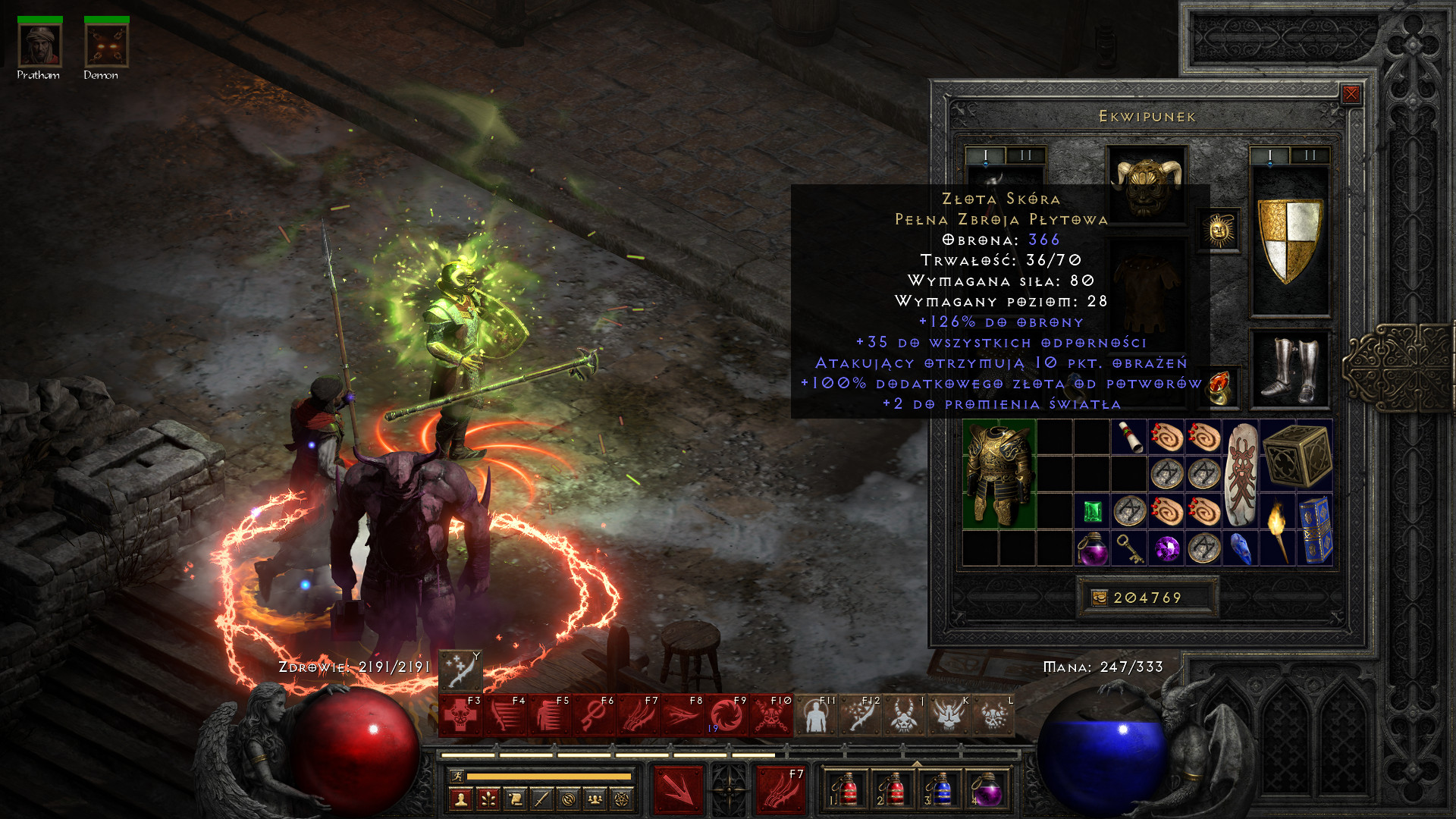Switch right weapon set to II
1456x819 pixels.
[x=1310, y=155]
